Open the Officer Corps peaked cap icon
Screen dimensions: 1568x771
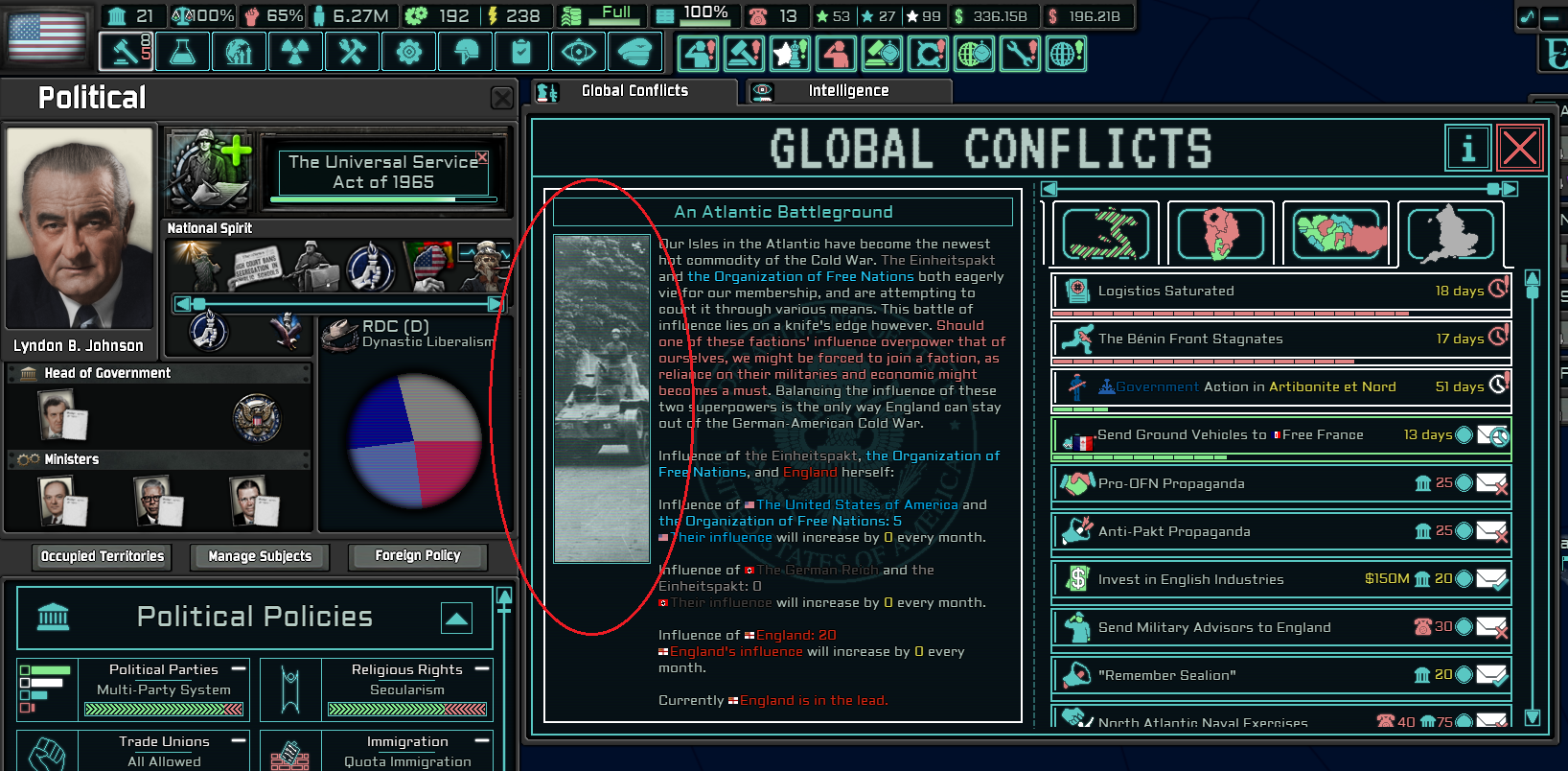(x=635, y=51)
